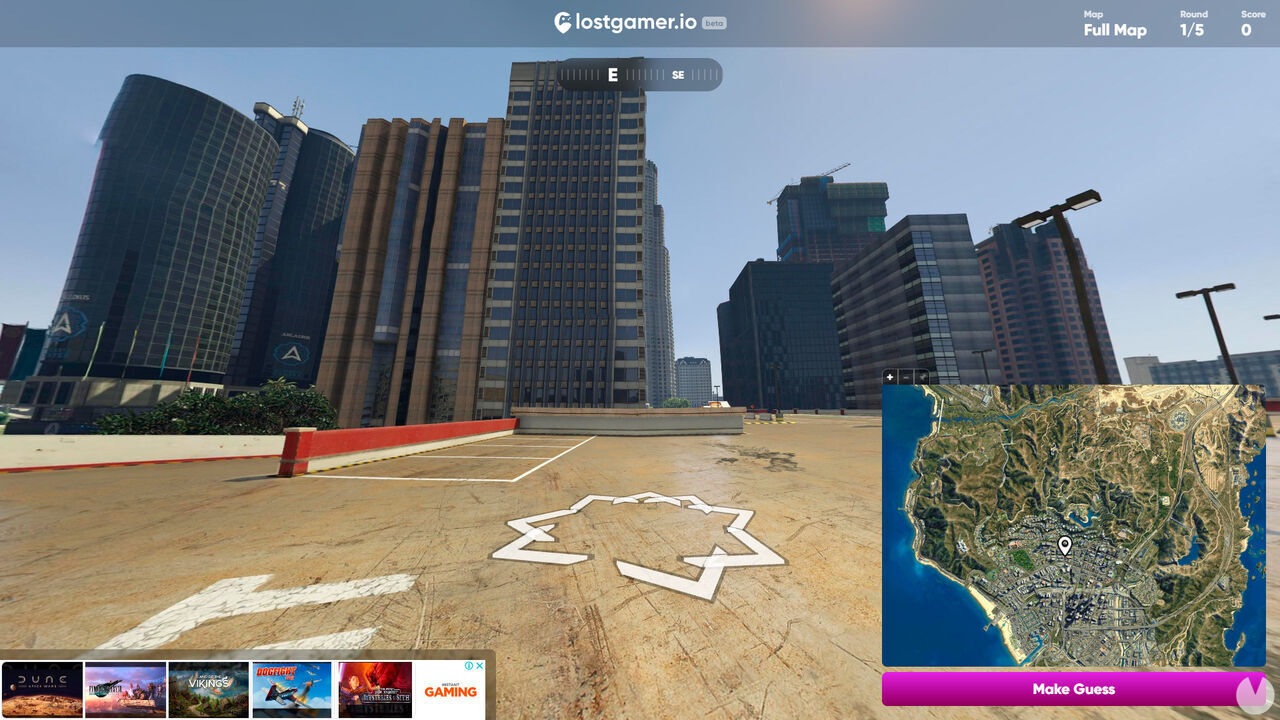Image resolution: width=1280 pixels, height=720 pixels.
Task: Zoom in on the minimap
Action: point(888,377)
